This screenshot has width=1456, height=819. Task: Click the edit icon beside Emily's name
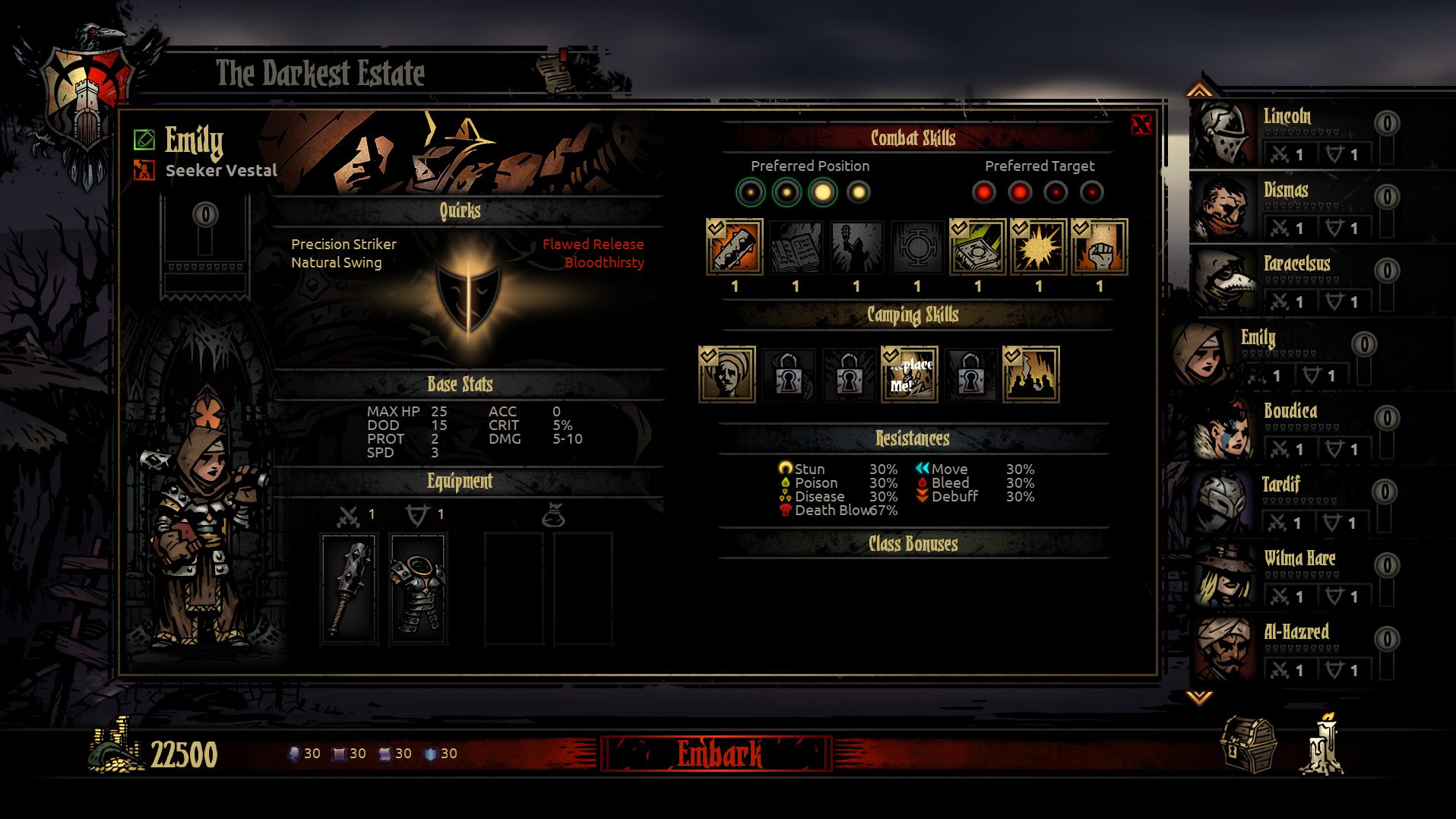pos(144,139)
